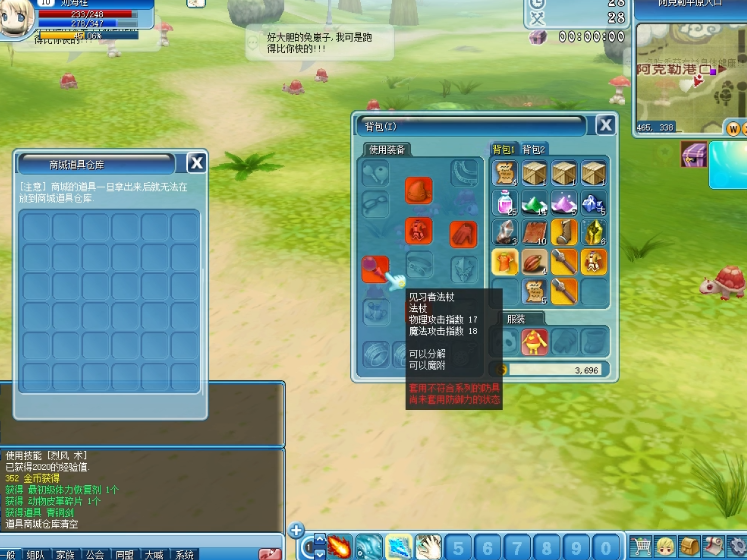Close the backpack (背包) window

pyautogui.click(x=606, y=125)
